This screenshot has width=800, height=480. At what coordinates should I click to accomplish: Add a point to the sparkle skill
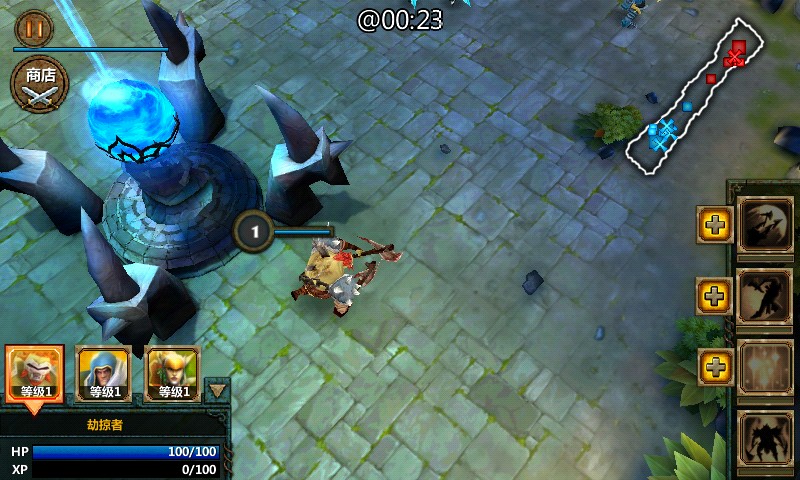tap(713, 366)
